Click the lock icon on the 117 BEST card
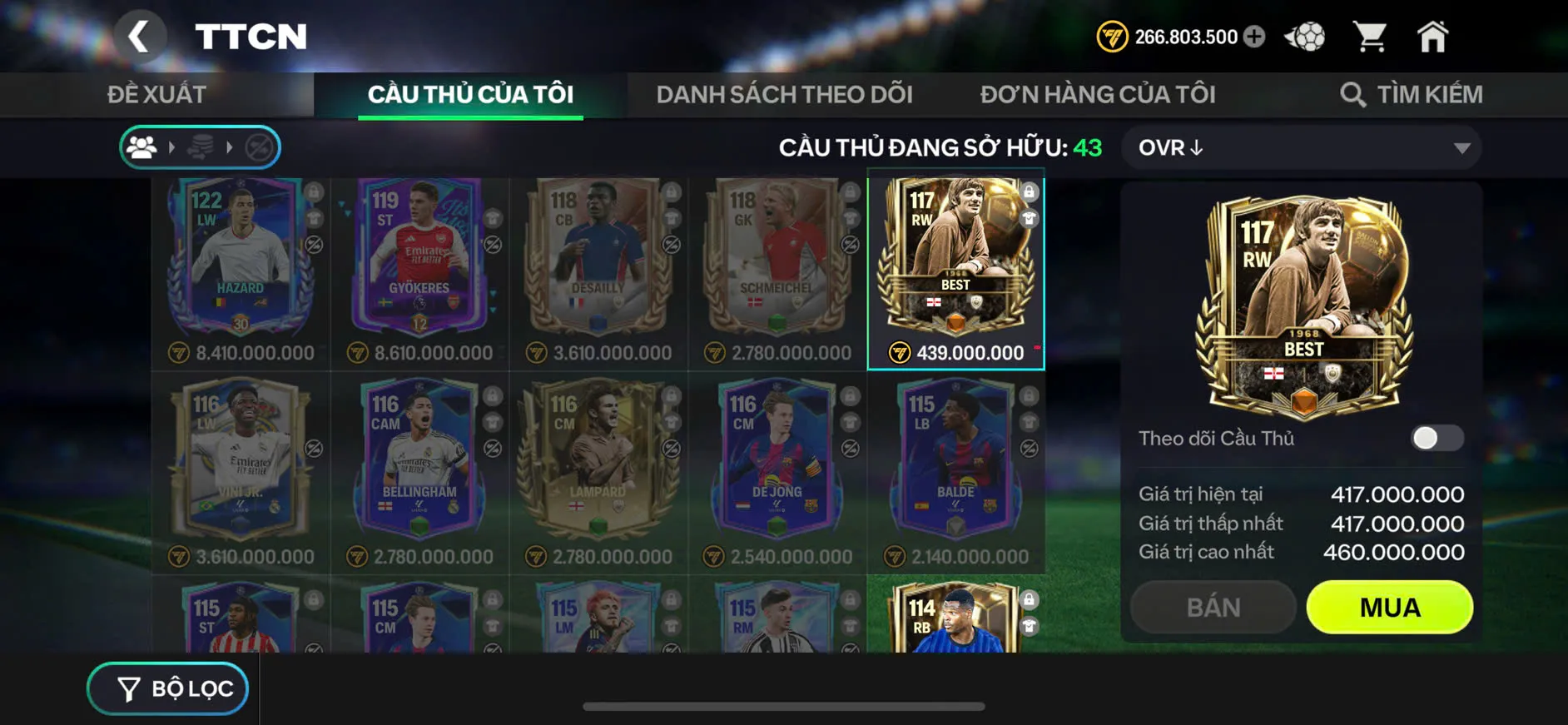The height and width of the screenshot is (725, 1568). 1029,190
